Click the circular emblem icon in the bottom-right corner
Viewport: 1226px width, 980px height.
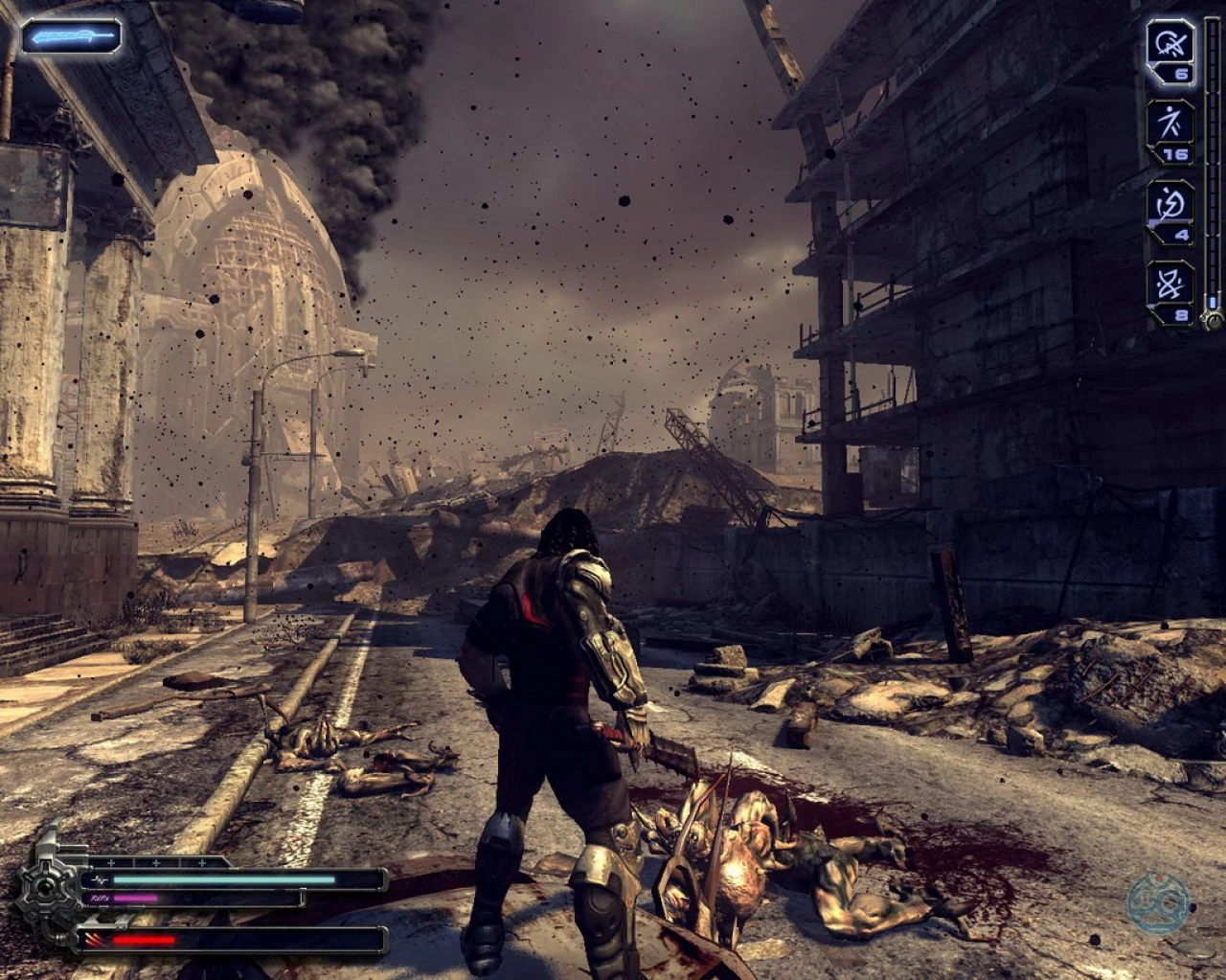tap(1158, 904)
